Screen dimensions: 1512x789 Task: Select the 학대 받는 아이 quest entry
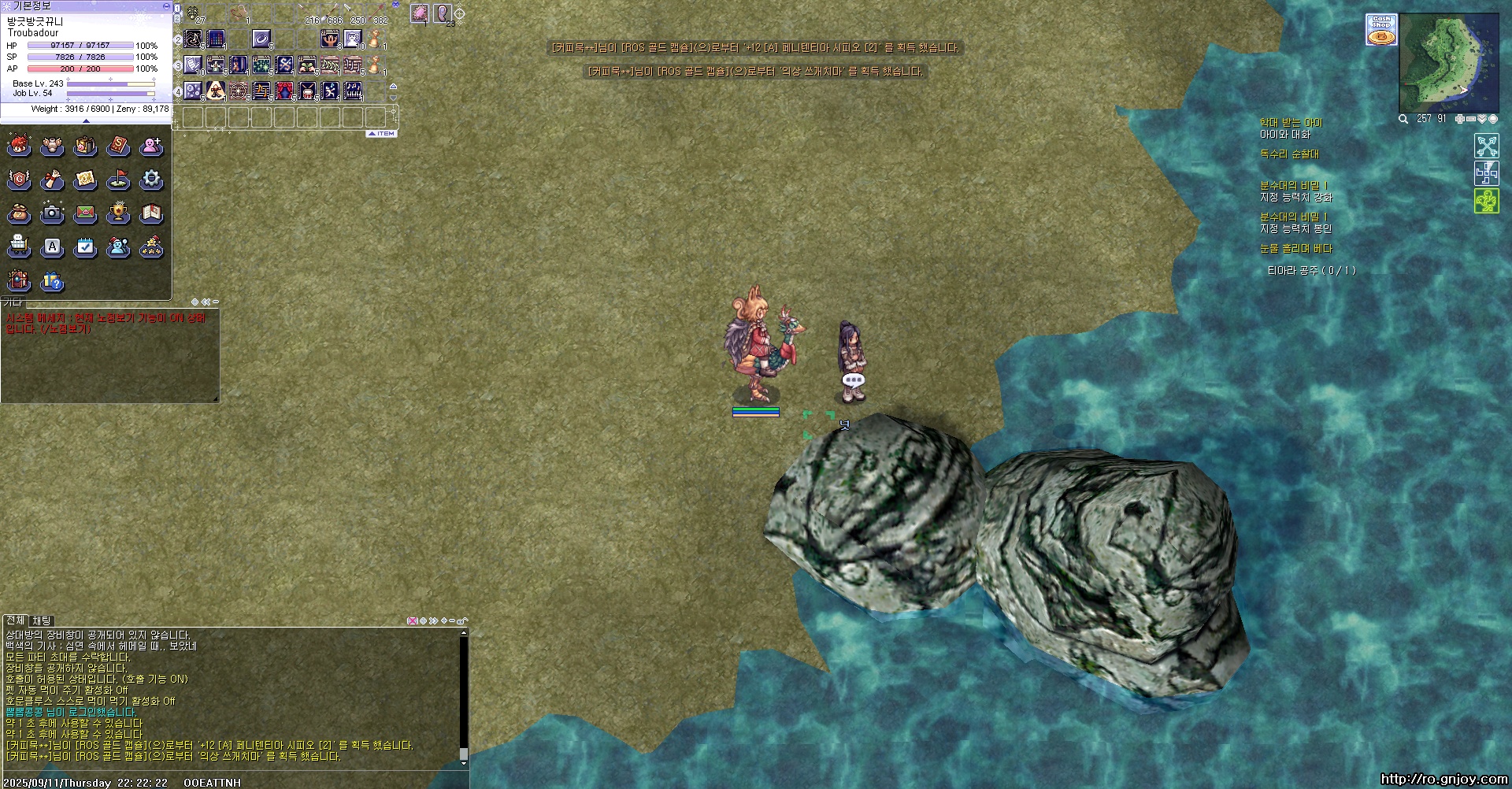[1291, 123]
